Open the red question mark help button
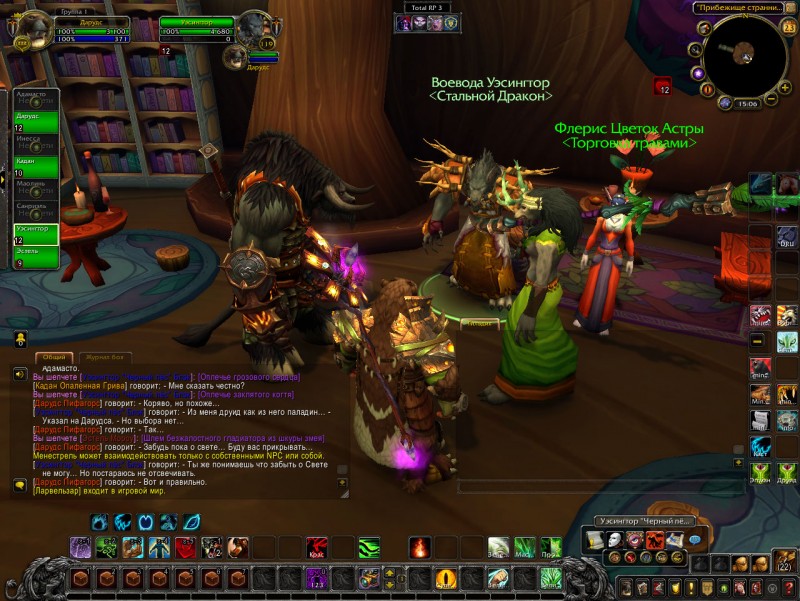The image size is (800, 601). [x=790, y=587]
